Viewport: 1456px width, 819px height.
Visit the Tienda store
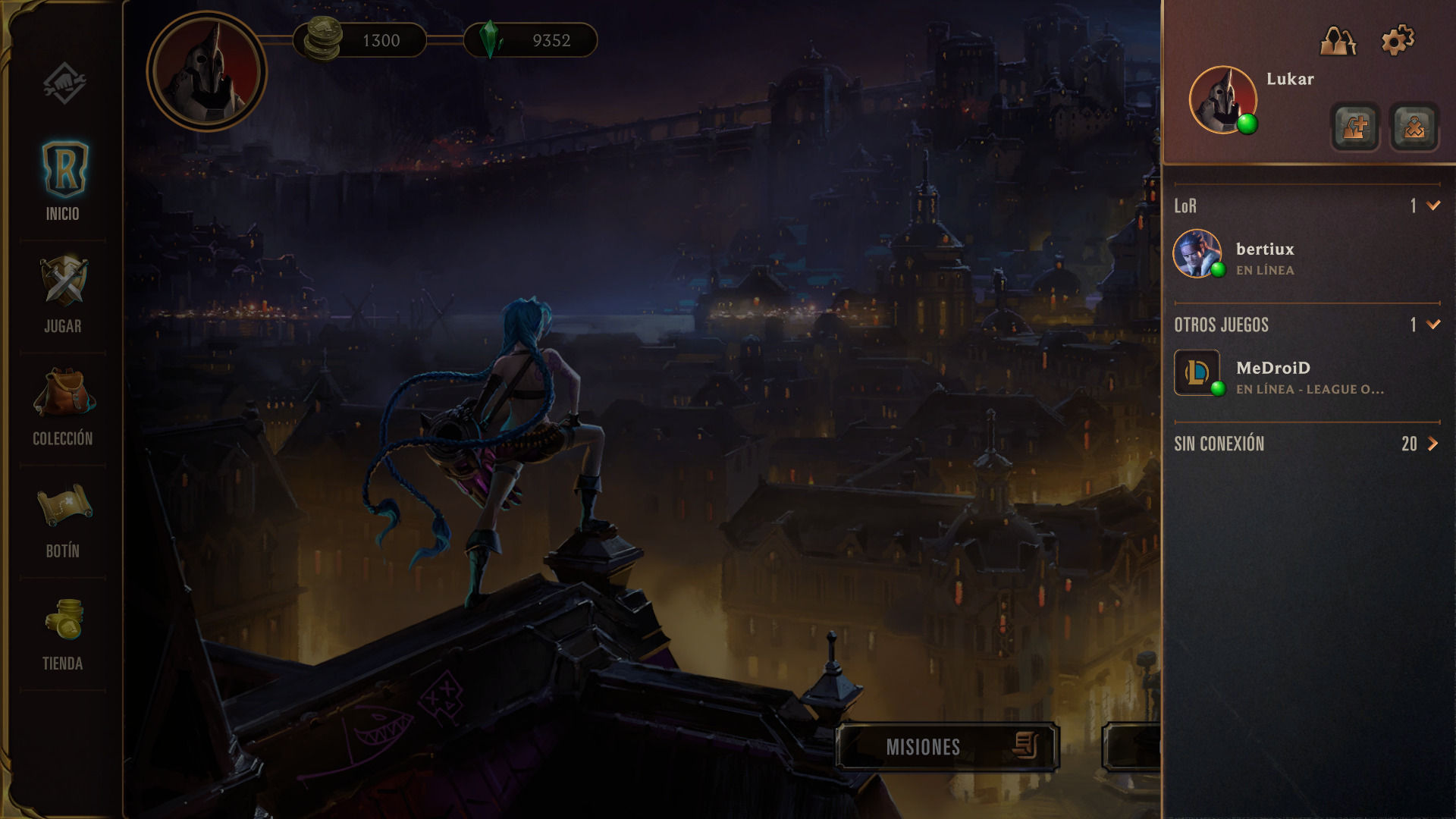[63, 632]
